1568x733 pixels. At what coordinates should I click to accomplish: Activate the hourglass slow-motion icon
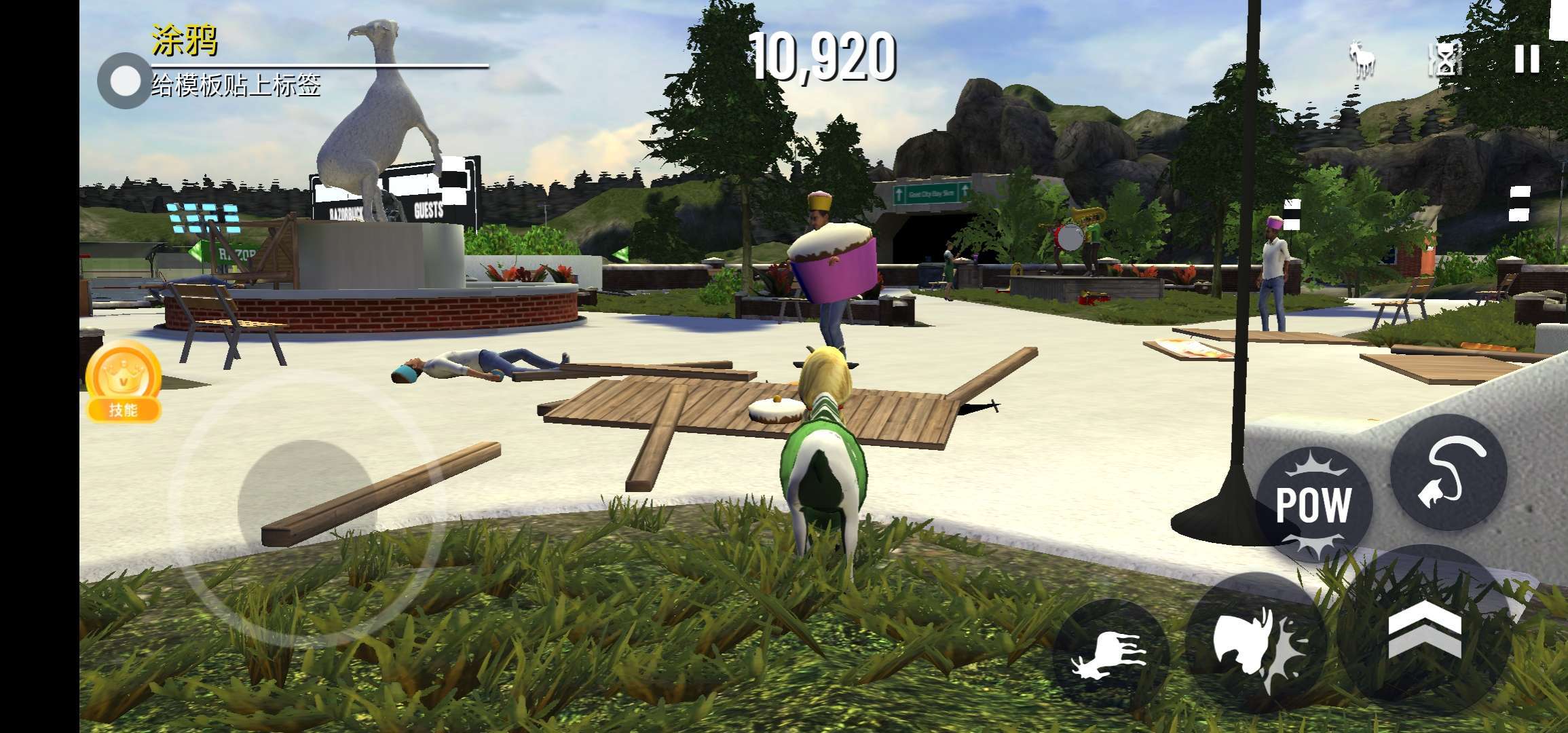click(1446, 60)
